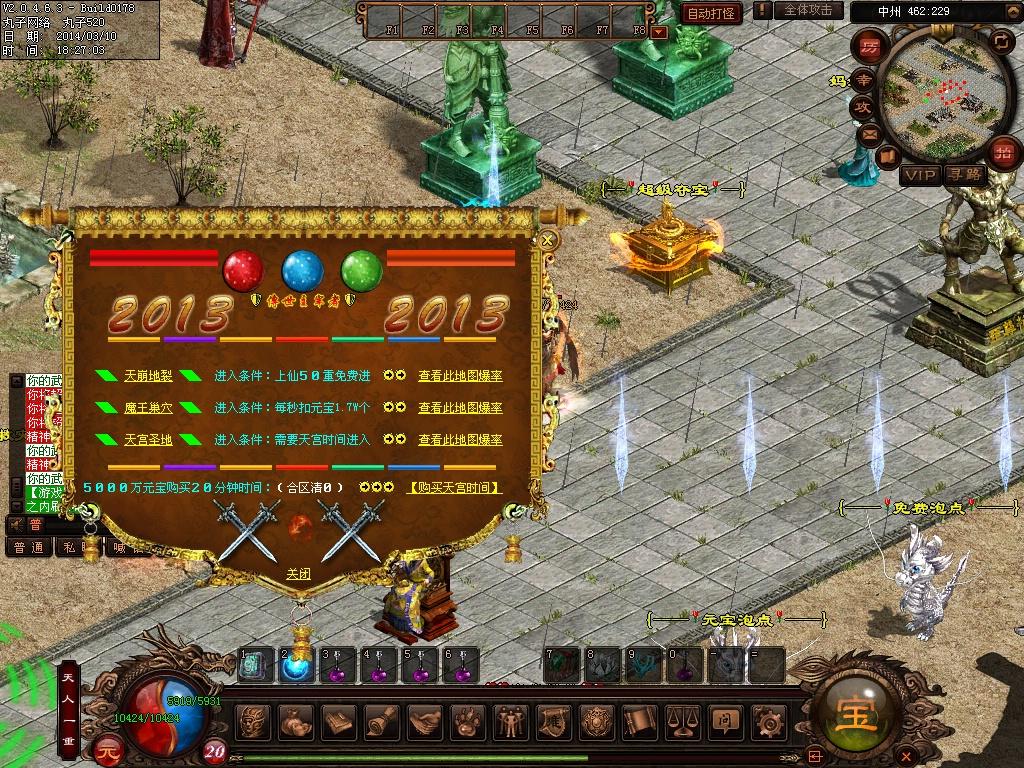Click the round 攻 button beside the minimap
Screen dimensions: 1024x768
861,106
